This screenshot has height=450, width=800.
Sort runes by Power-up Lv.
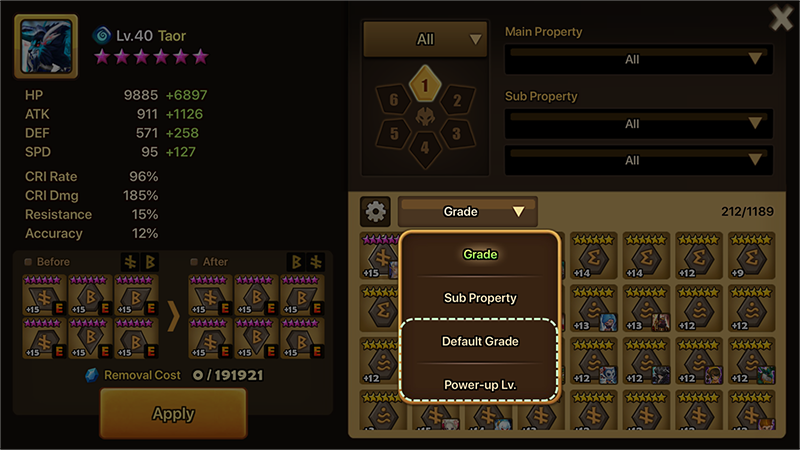(x=479, y=385)
